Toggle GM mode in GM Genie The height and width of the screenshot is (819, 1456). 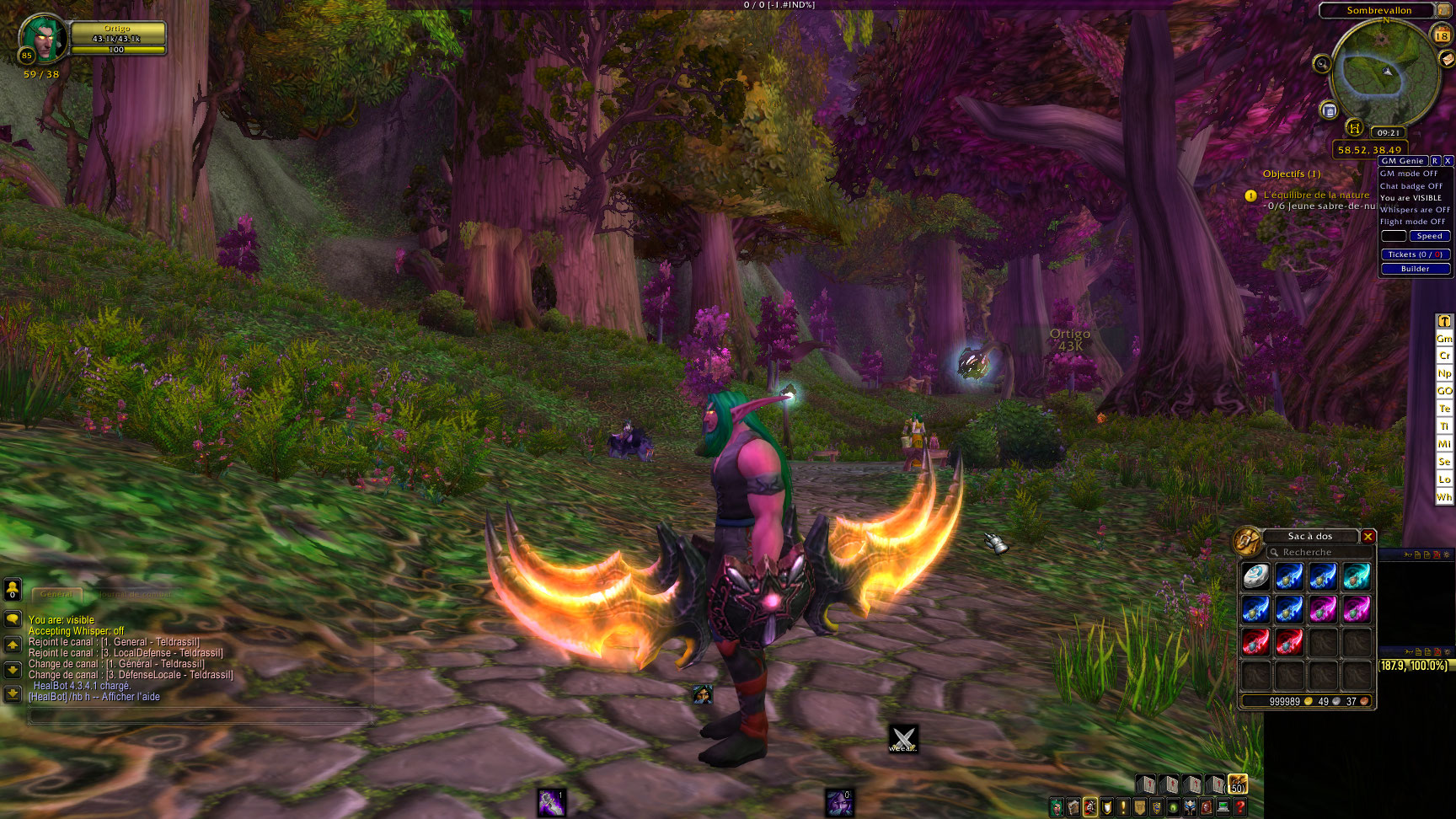point(1409,174)
